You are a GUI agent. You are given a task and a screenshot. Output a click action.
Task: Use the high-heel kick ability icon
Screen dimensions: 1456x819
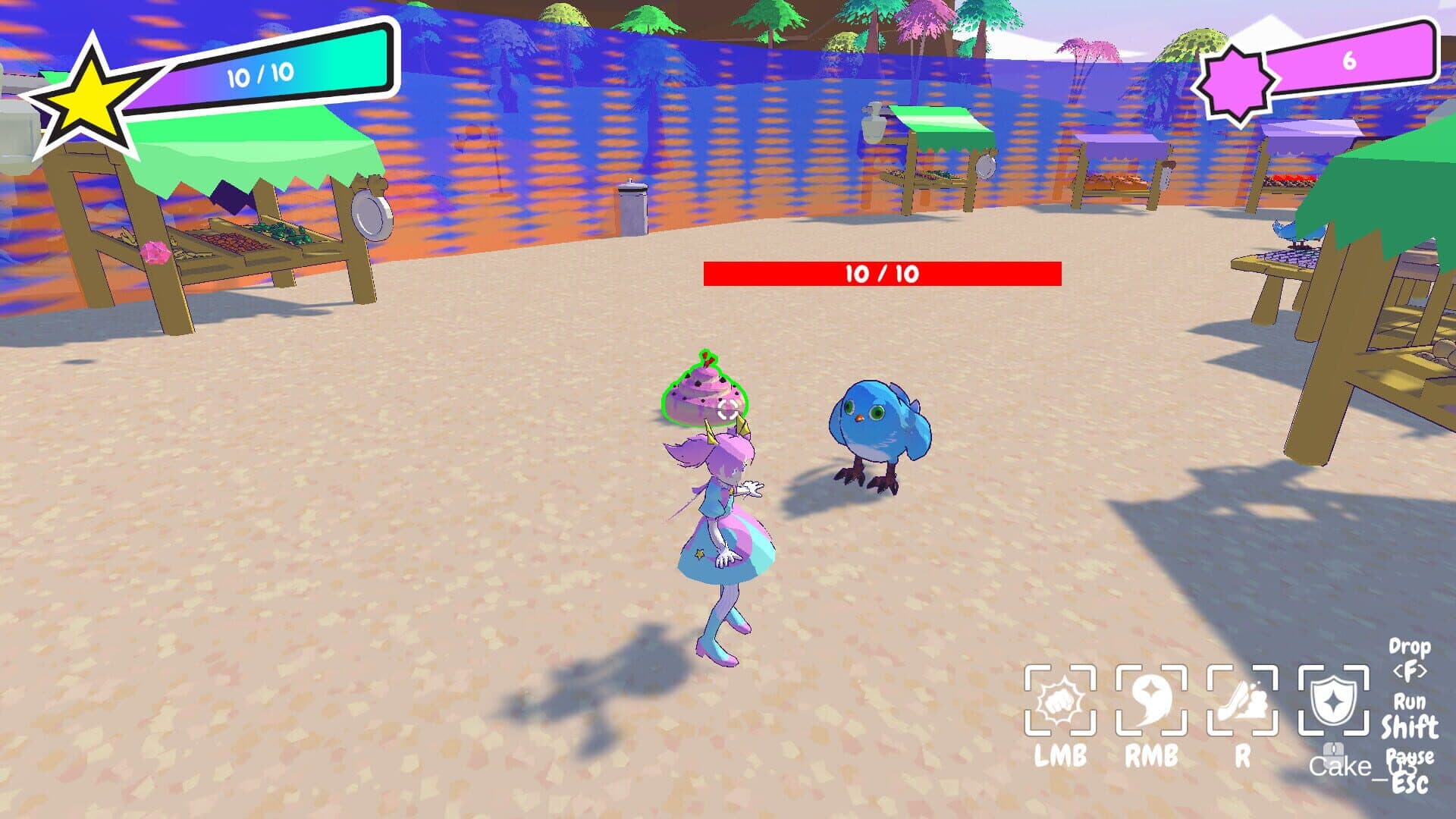[x=1241, y=701]
